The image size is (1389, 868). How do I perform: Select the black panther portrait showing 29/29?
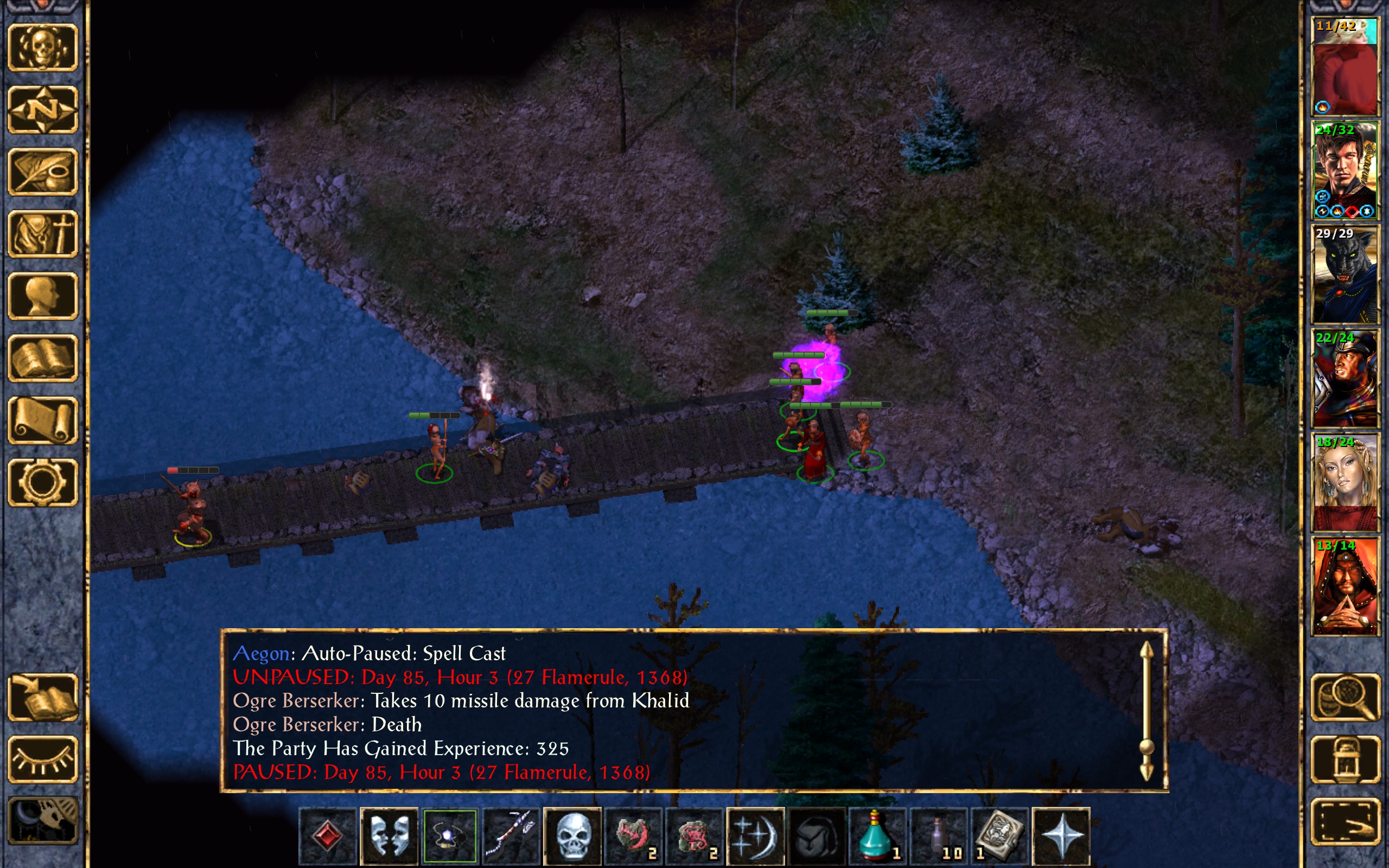tap(1345, 275)
